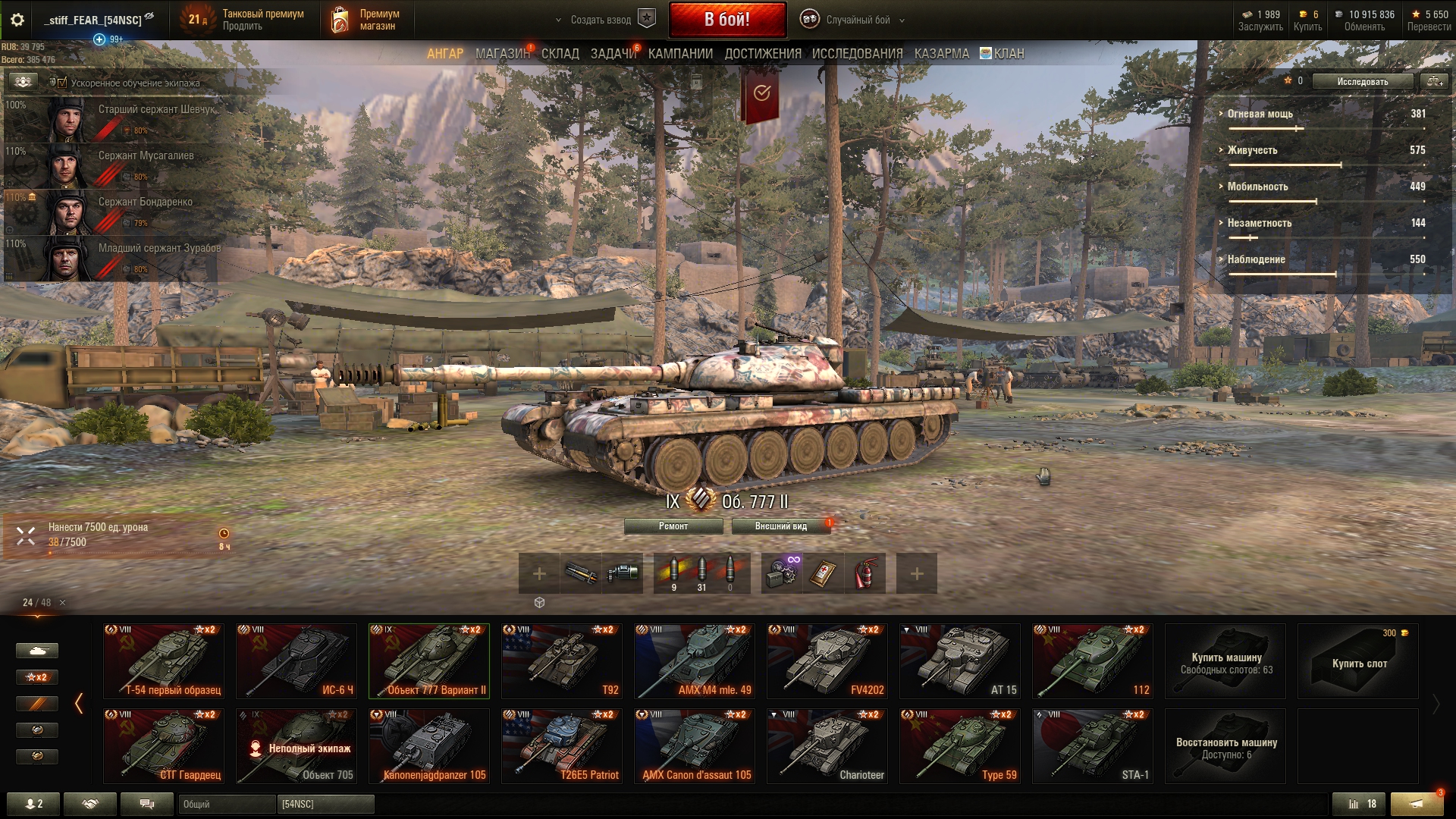Toggle Ускоренное обучение экипажа checkbox

62,83
